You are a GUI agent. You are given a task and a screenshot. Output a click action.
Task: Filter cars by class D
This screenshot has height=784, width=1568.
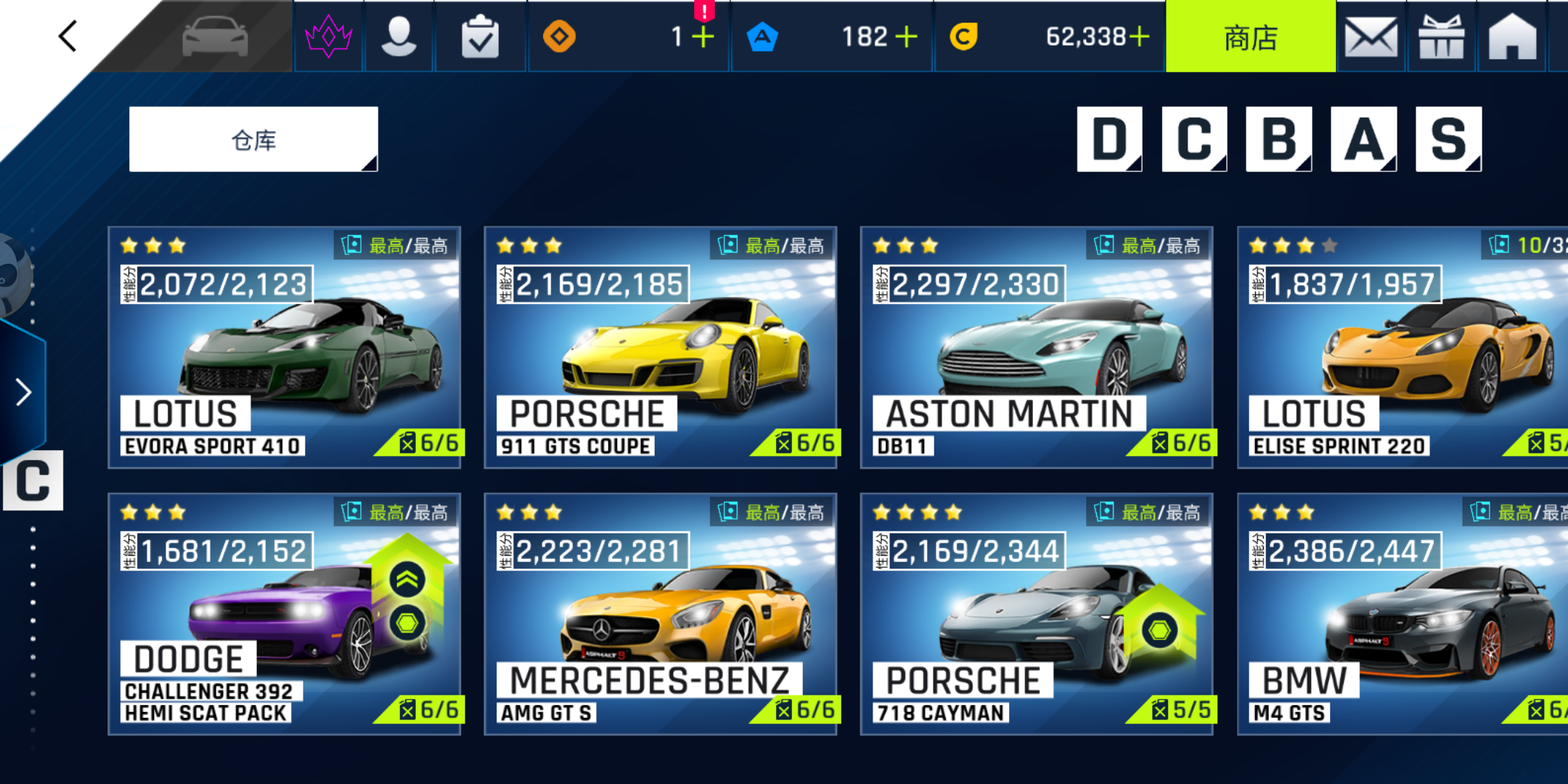(1109, 139)
